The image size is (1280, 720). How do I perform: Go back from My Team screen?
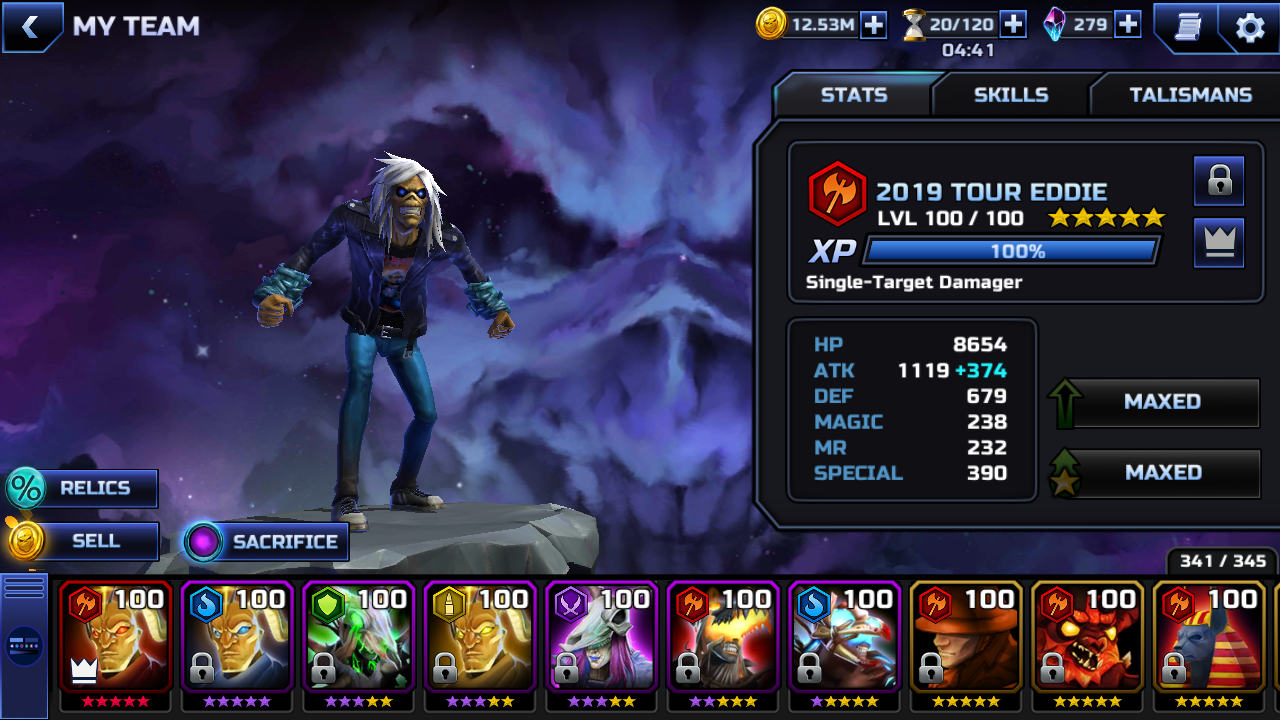(31, 27)
